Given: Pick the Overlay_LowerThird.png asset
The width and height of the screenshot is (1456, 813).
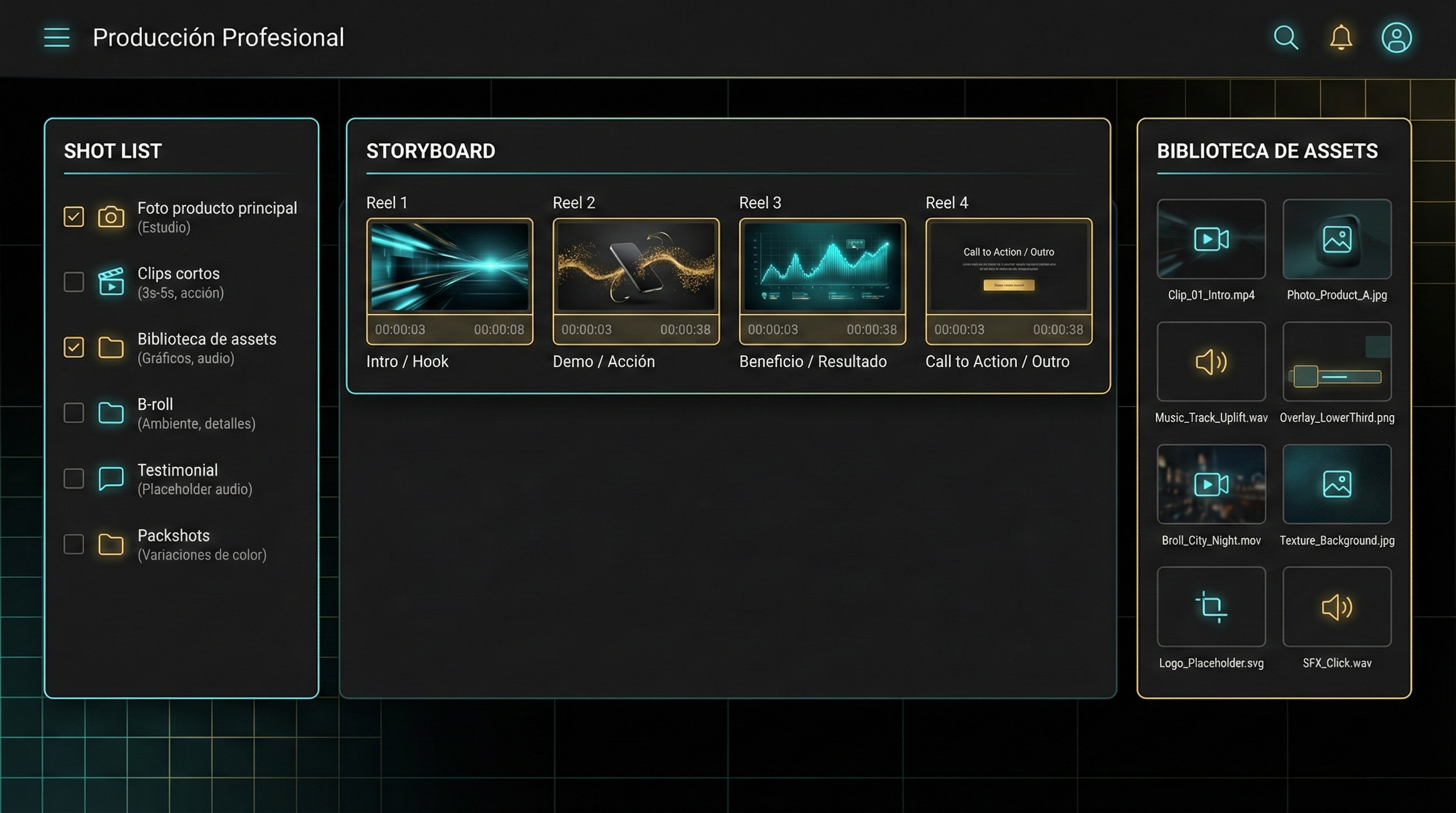Looking at the screenshot, I should (x=1337, y=362).
